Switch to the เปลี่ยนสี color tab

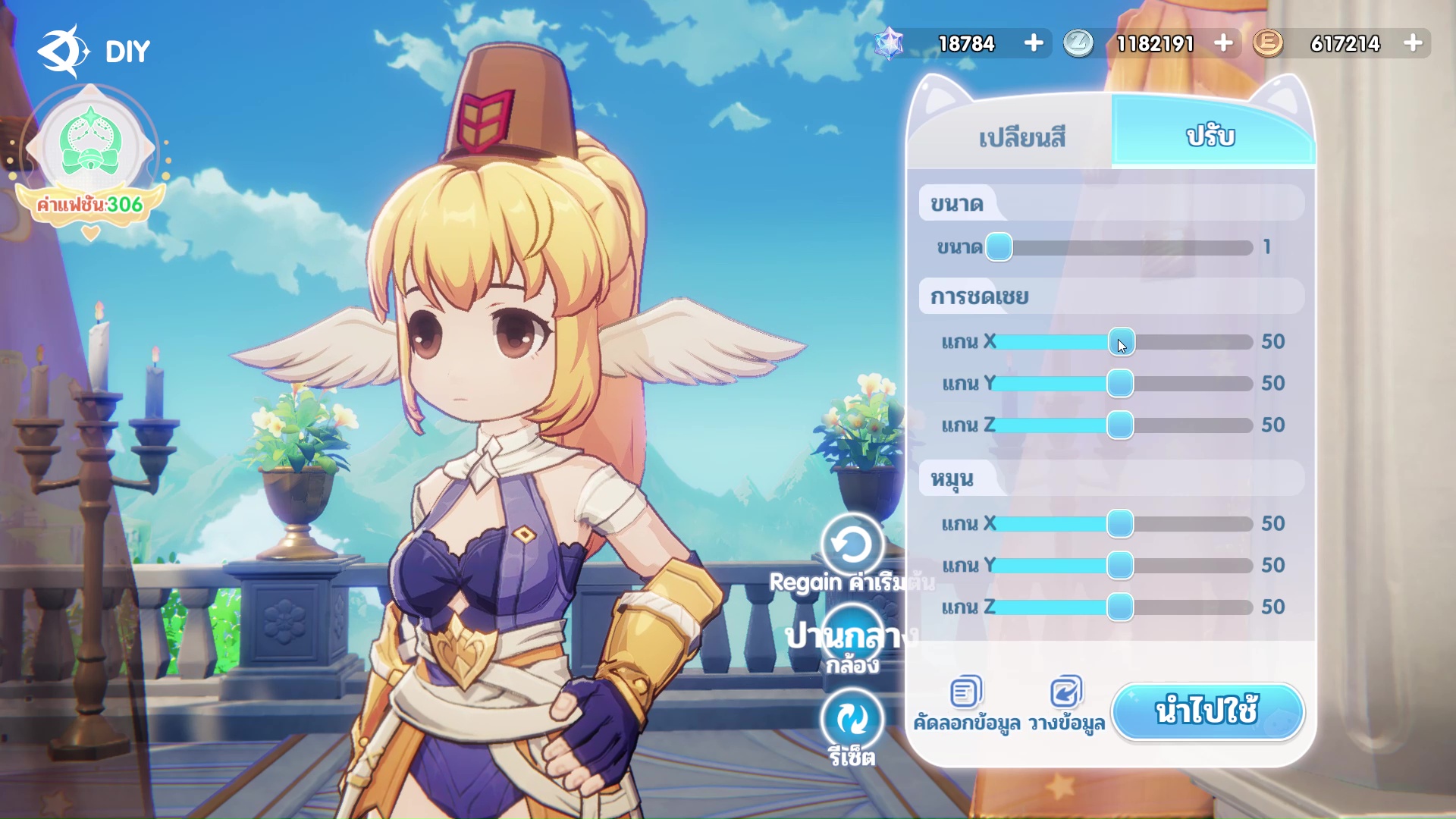[x=1021, y=137]
